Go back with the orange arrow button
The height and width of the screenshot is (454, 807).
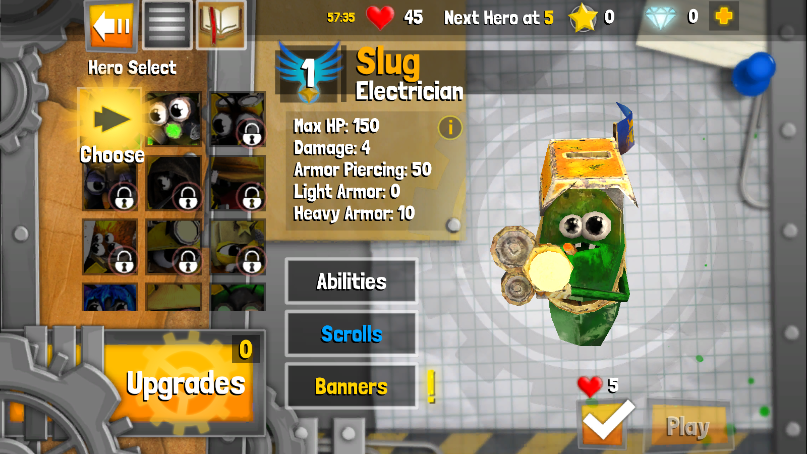tap(112, 24)
